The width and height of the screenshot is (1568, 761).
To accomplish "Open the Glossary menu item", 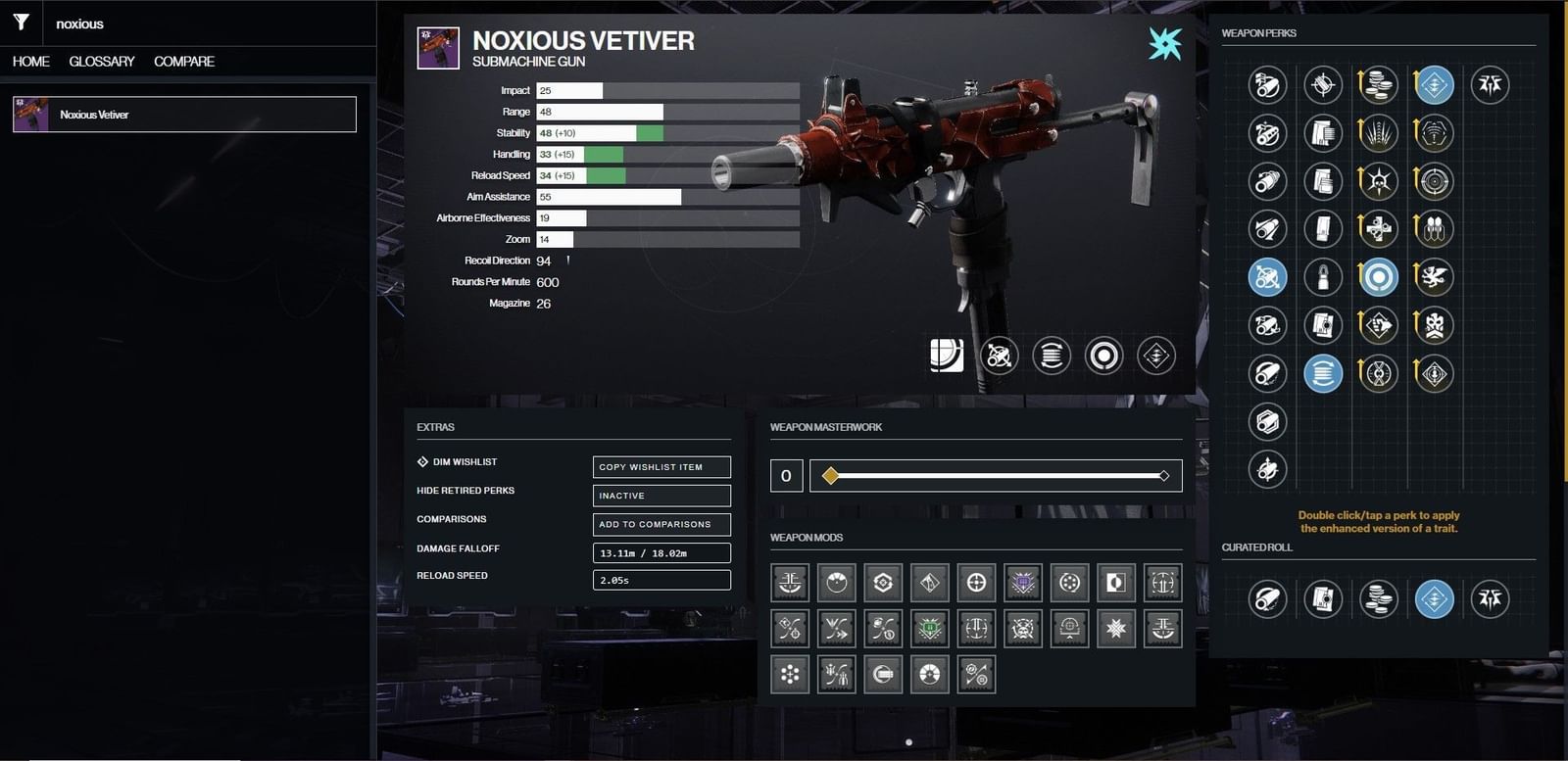I will (101, 61).
